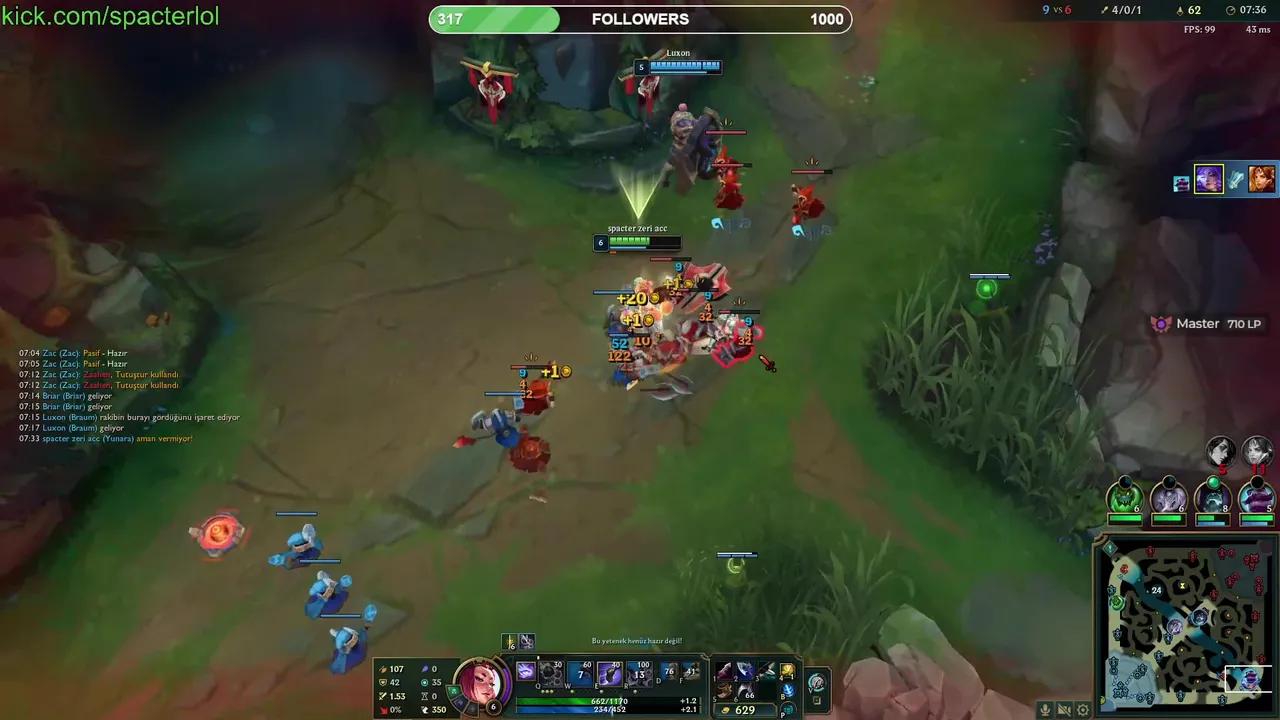
Task: Click the yellow trinket ward slot
Action: click(787, 671)
